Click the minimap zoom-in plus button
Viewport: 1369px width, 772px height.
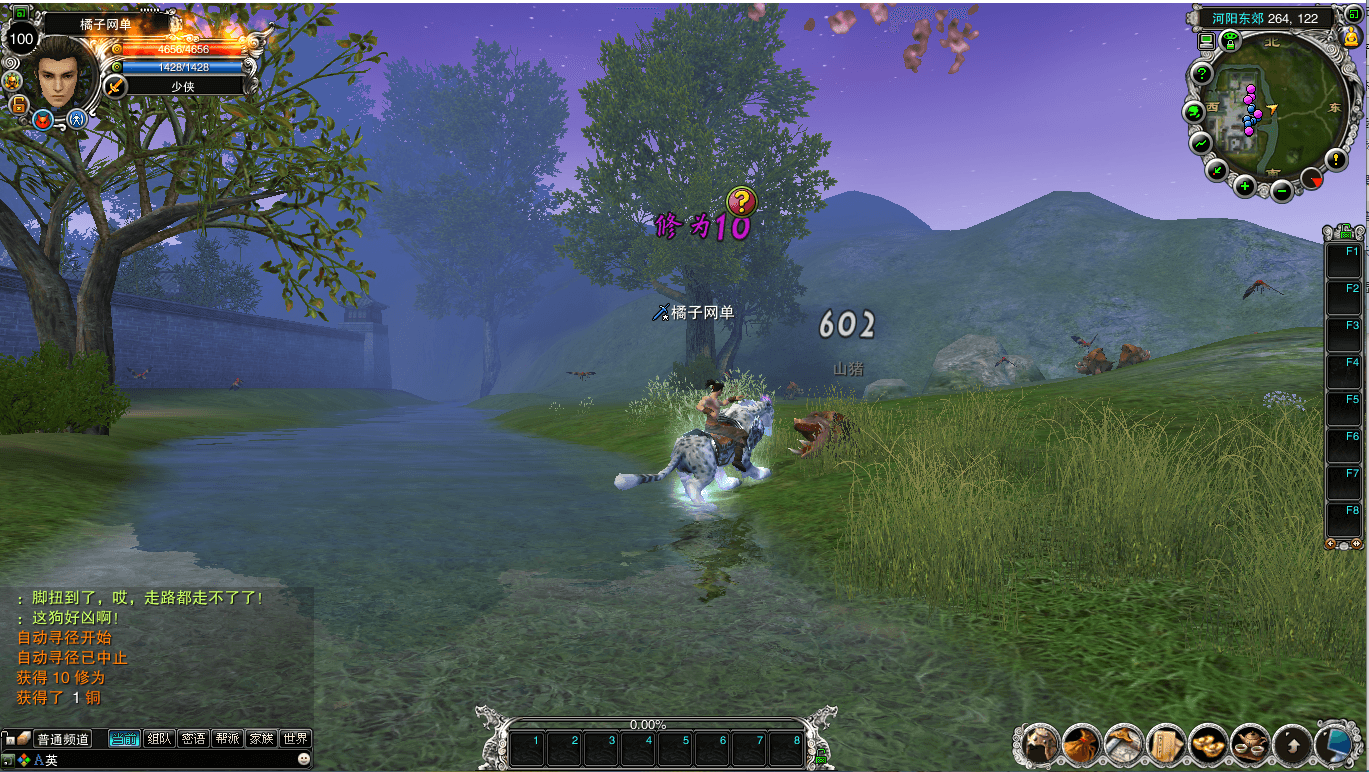(1245, 186)
